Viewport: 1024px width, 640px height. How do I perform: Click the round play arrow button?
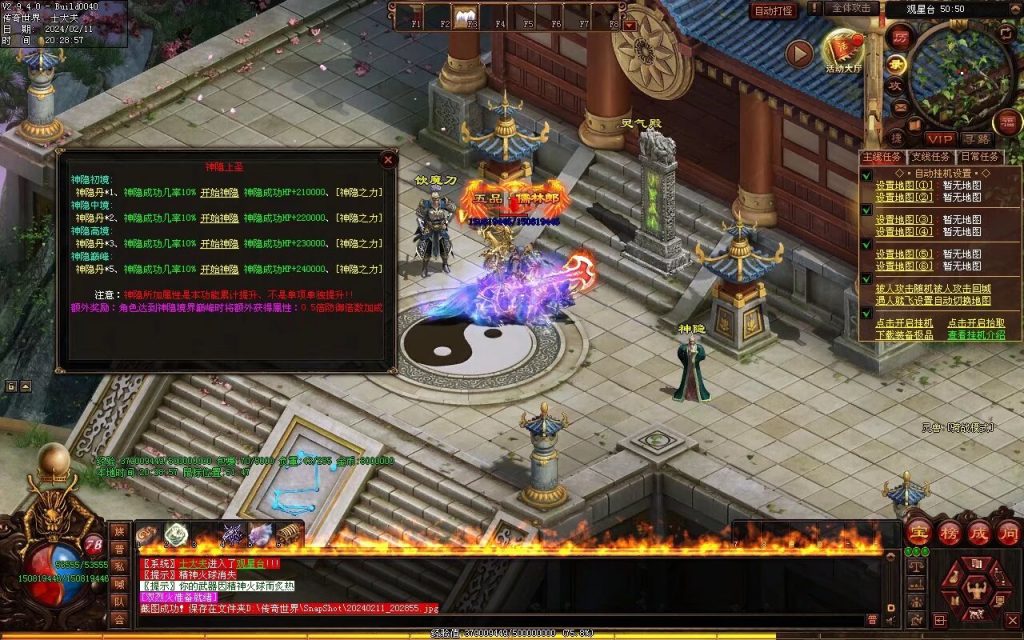click(799, 54)
